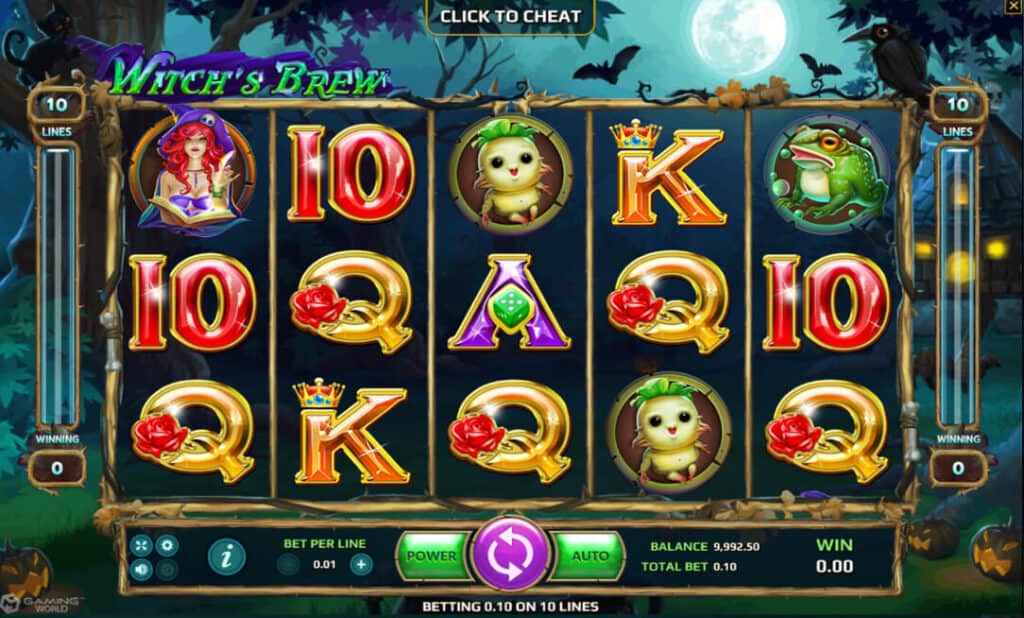Click the CLICK TO CHEAT button

coord(510,16)
